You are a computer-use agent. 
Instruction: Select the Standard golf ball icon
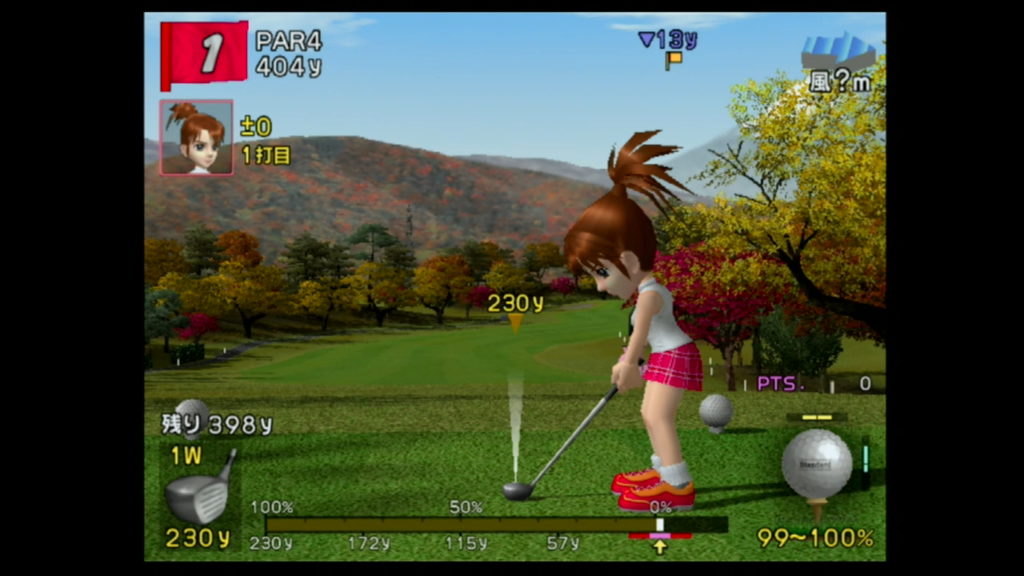point(816,463)
